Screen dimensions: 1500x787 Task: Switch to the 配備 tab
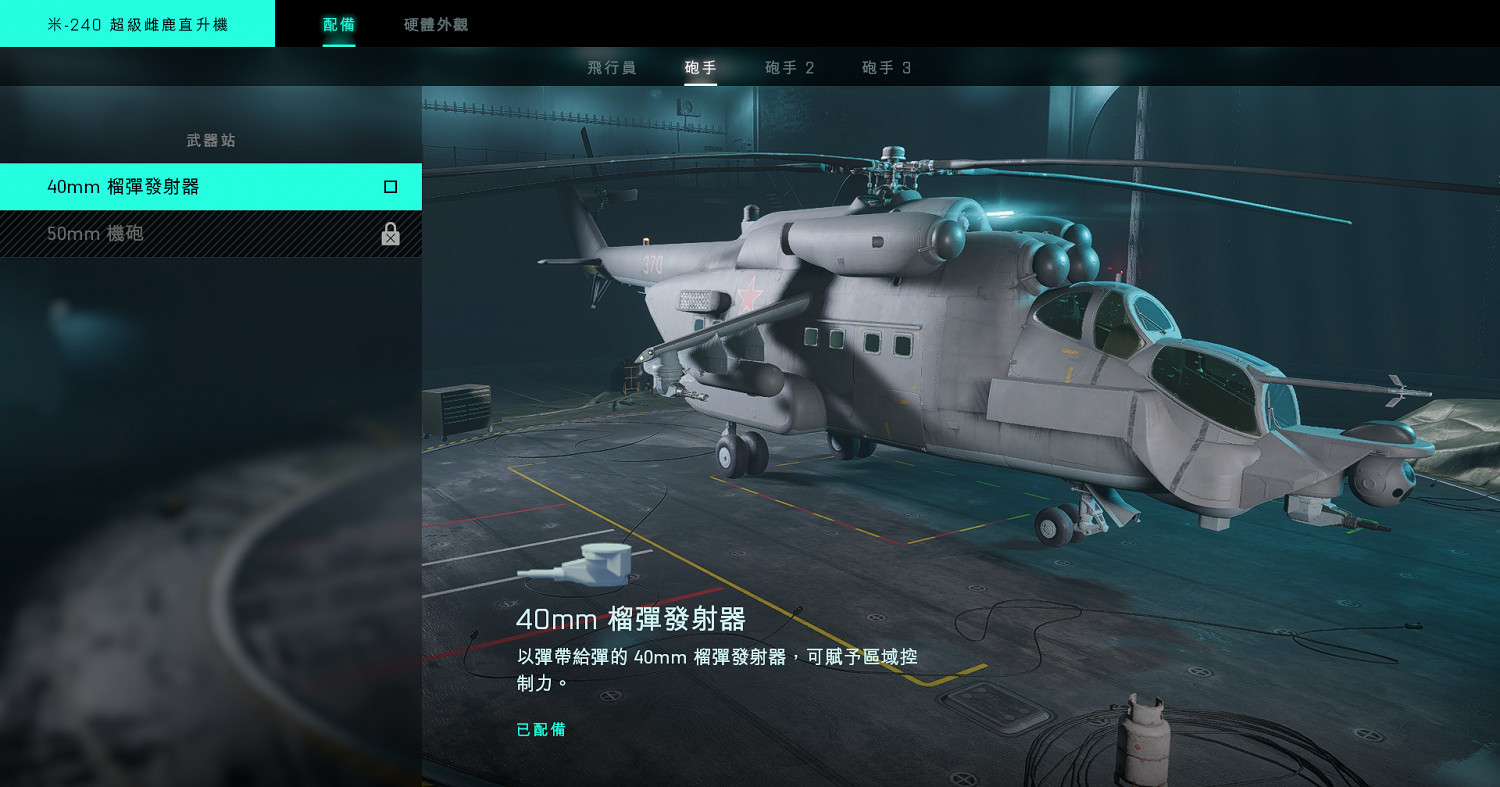pos(338,23)
